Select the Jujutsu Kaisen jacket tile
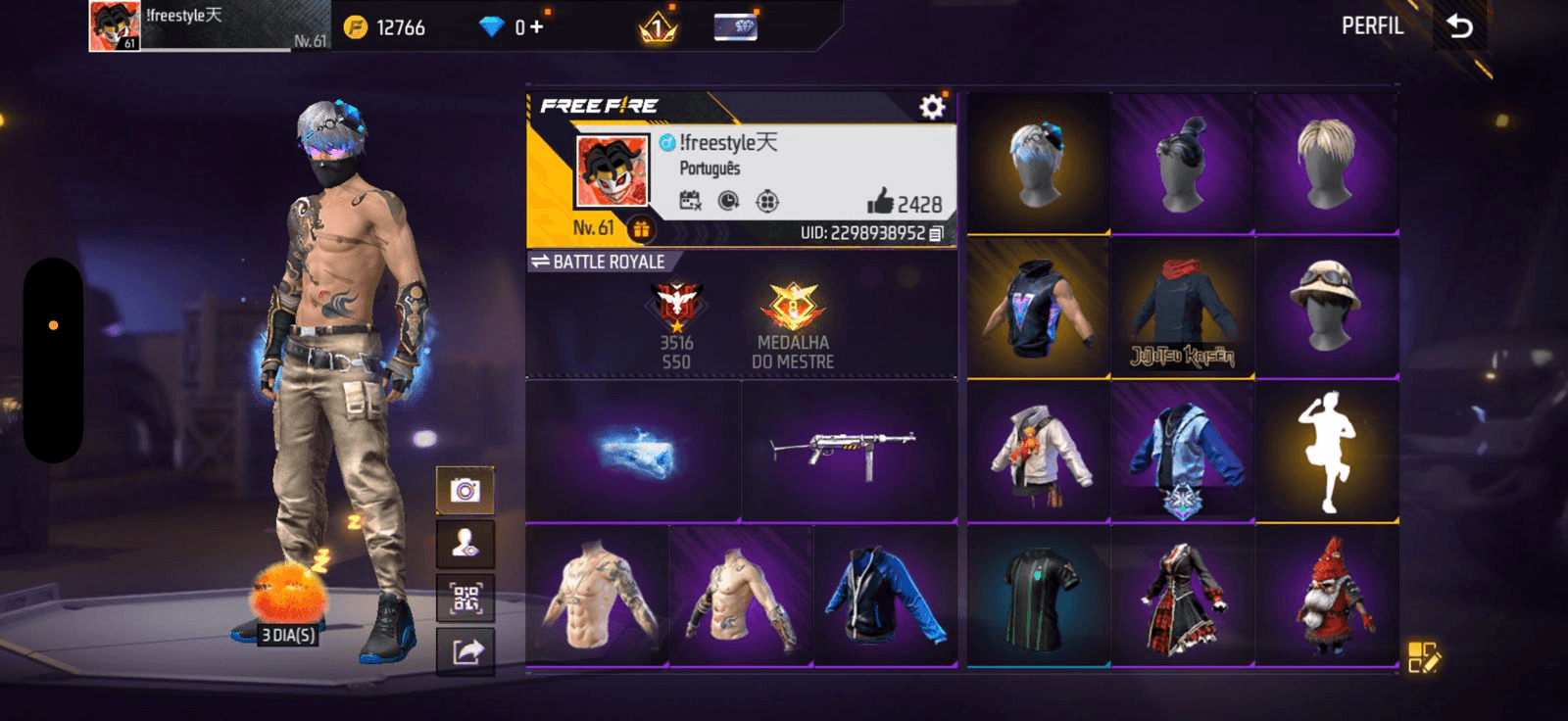The image size is (1568, 721). click(x=1182, y=309)
